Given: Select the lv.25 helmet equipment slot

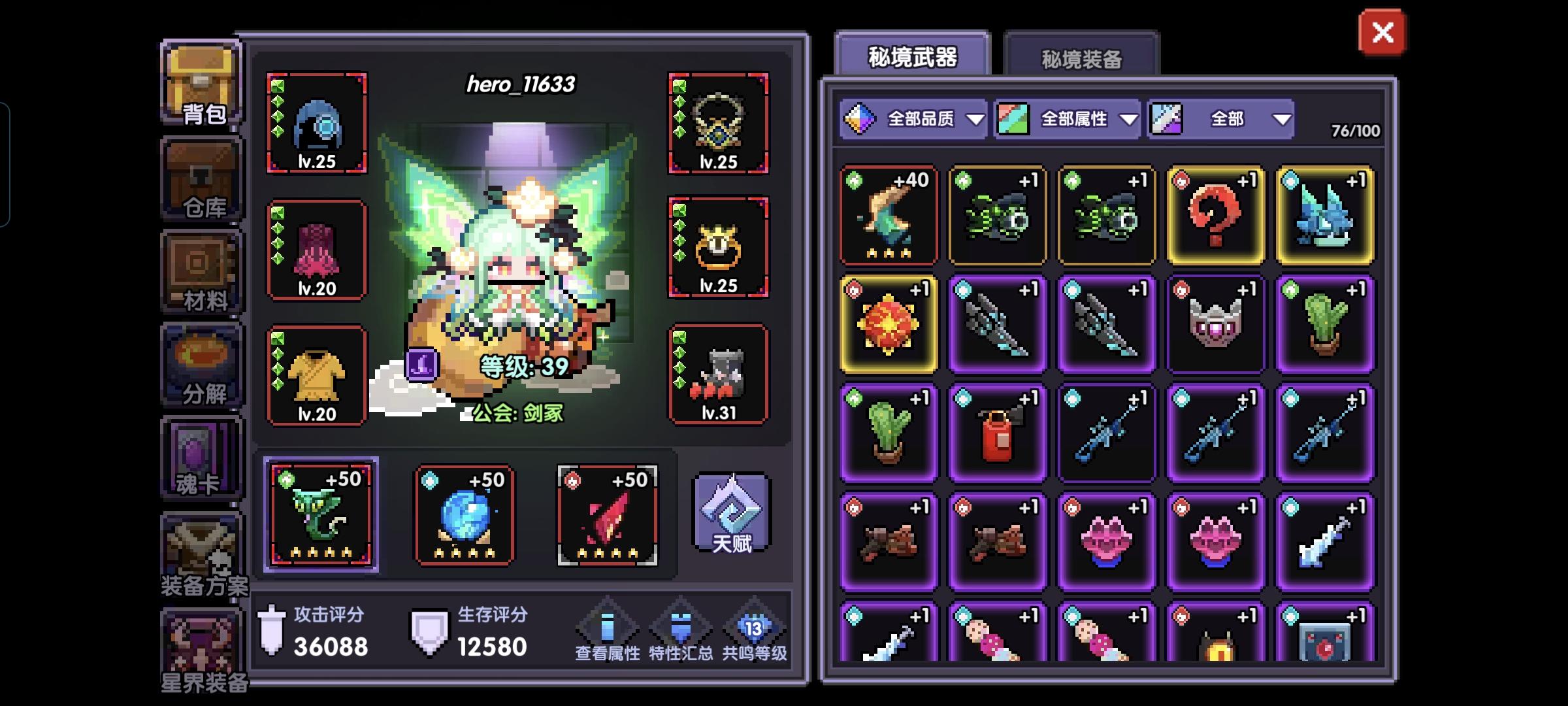Looking at the screenshot, I should pyautogui.click(x=317, y=121).
